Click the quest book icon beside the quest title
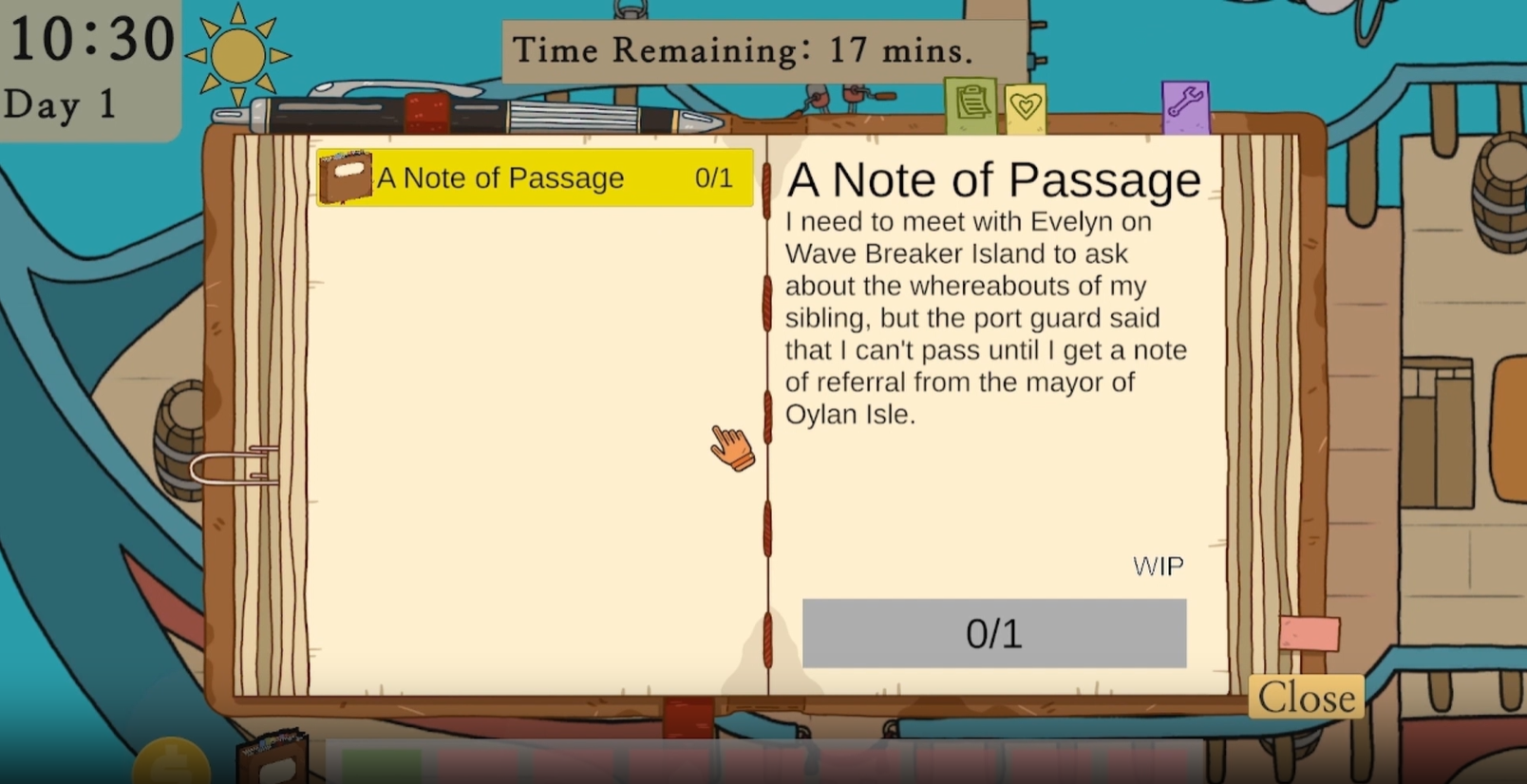This screenshot has width=1527, height=784. point(347,177)
